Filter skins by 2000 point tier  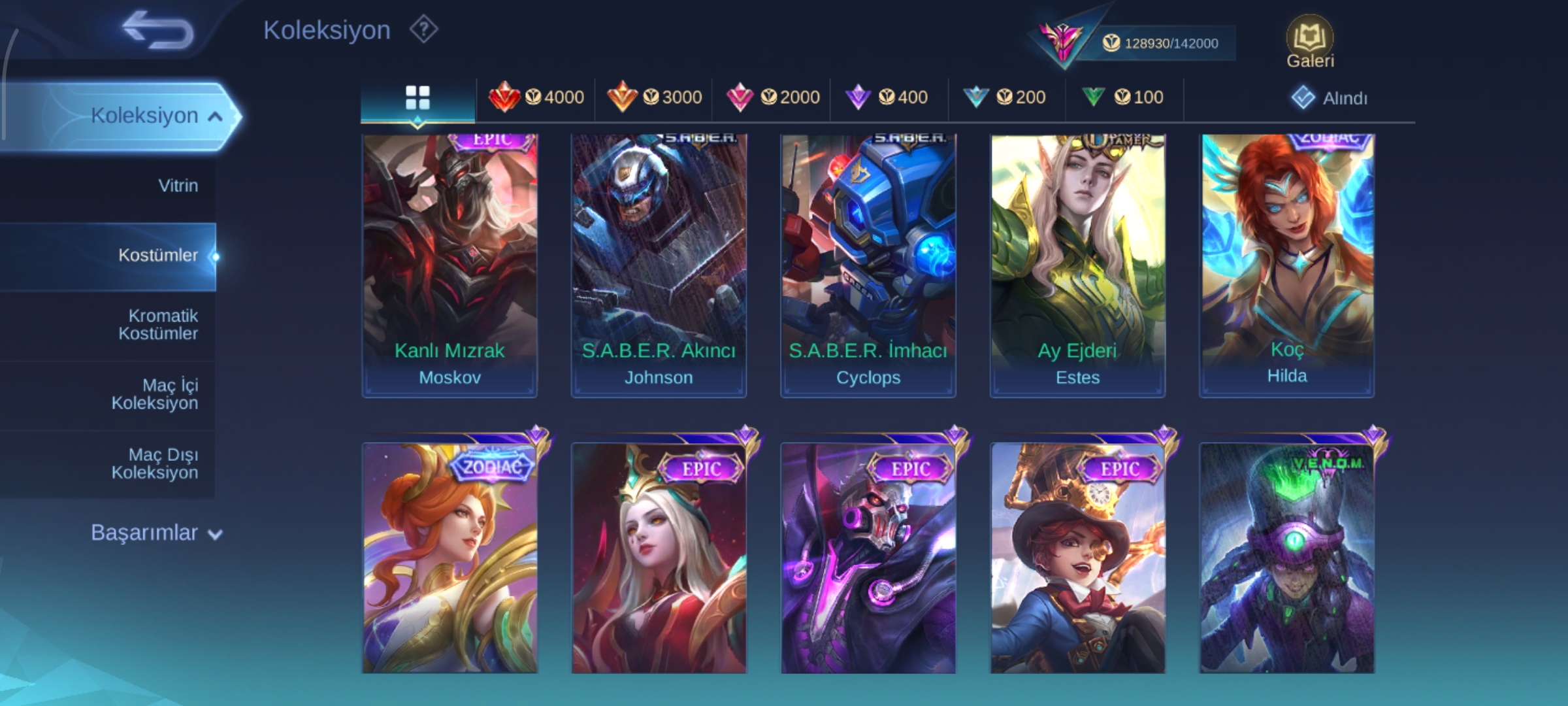coord(773,97)
